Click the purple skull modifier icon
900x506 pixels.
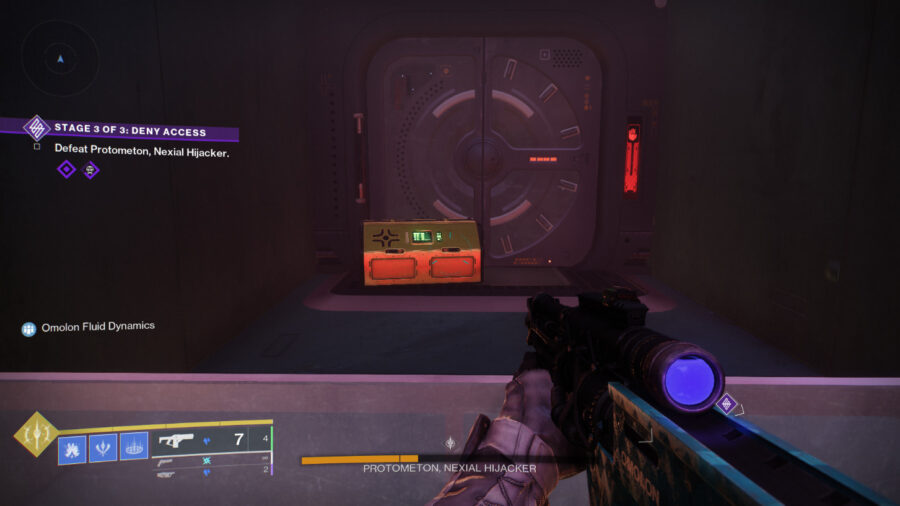(90, 169)
